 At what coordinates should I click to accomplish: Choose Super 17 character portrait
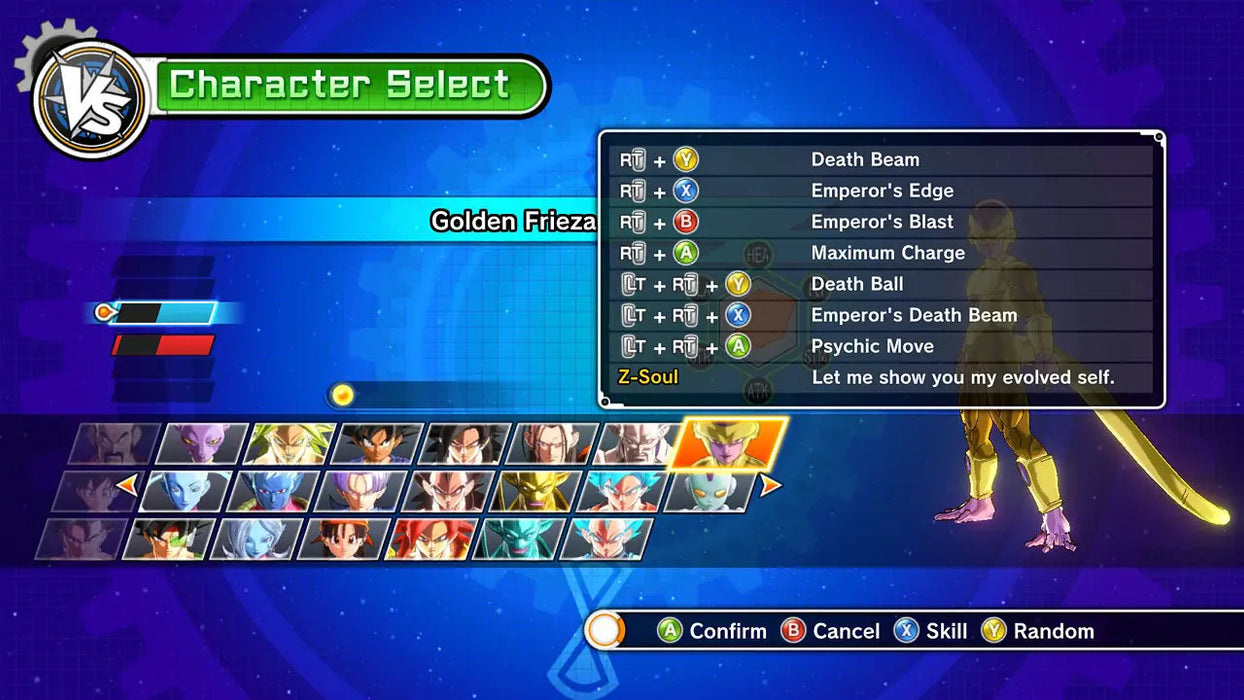pos(553,443)
